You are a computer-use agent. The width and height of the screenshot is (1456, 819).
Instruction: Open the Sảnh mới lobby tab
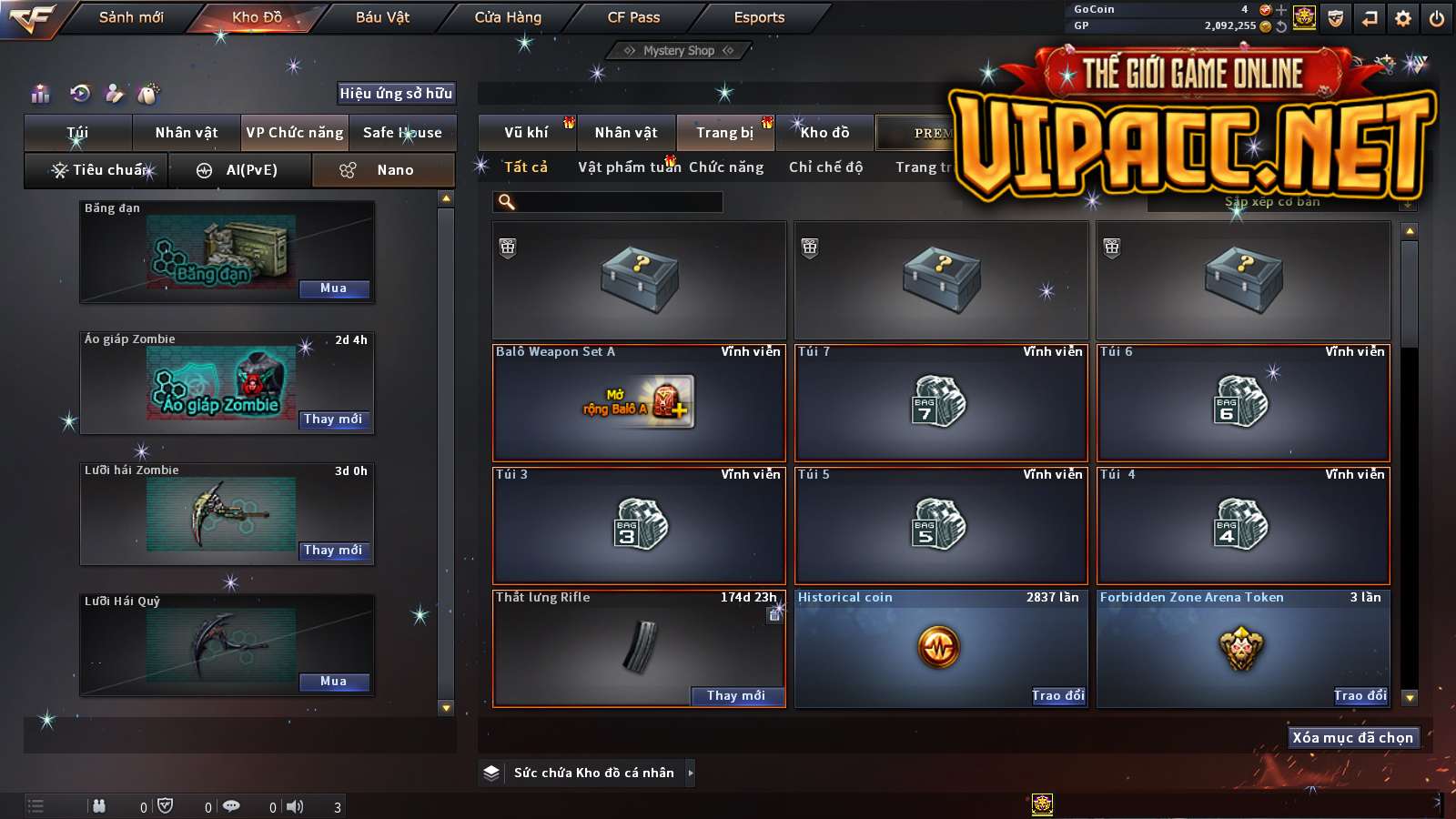(x=131, y=17)
